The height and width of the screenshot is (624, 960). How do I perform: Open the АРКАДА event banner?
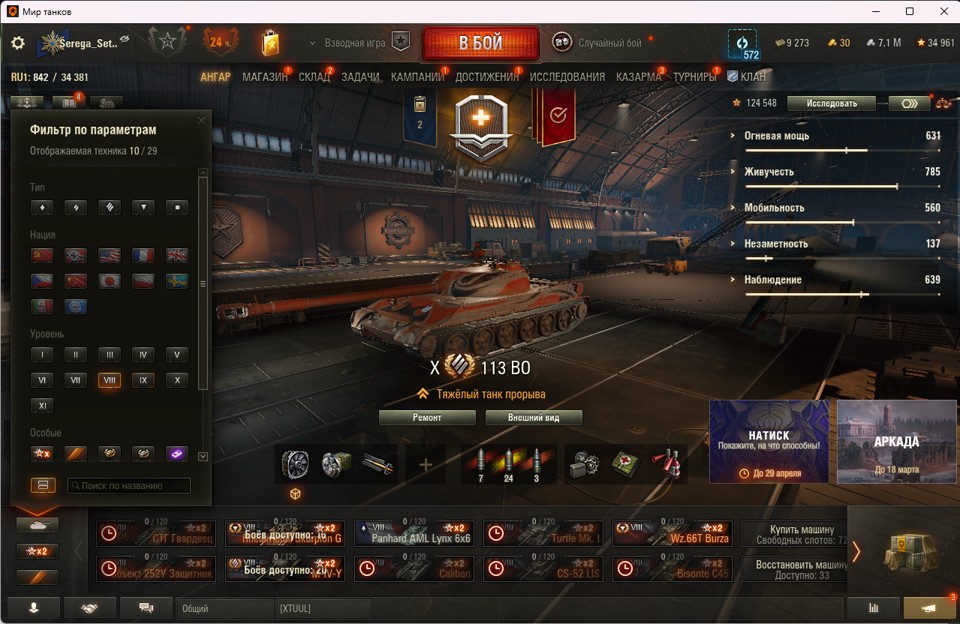[896, 441]
